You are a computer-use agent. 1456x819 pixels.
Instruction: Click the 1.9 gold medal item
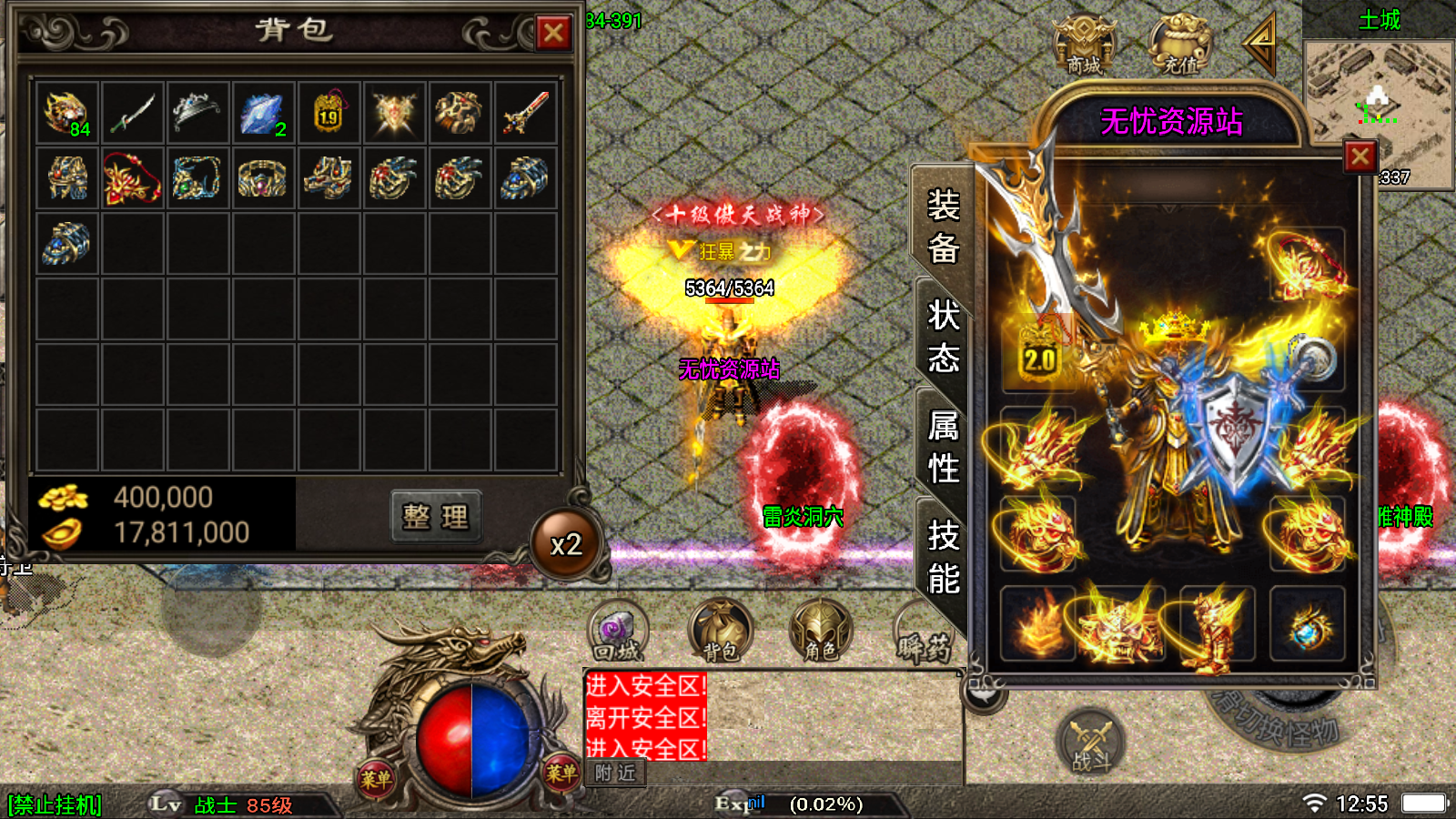point(329,113)
